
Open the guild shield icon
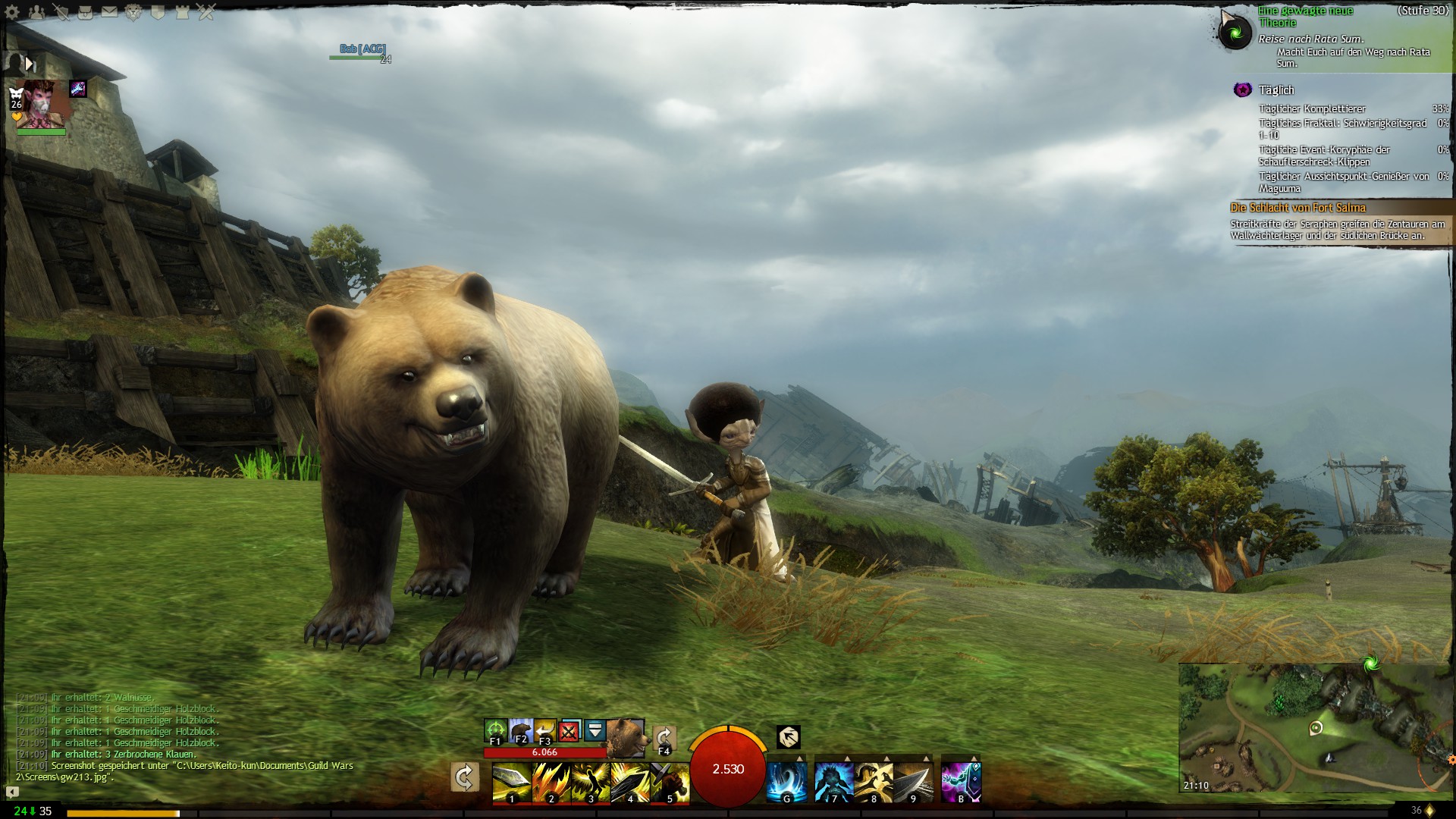tap(158, 12)
